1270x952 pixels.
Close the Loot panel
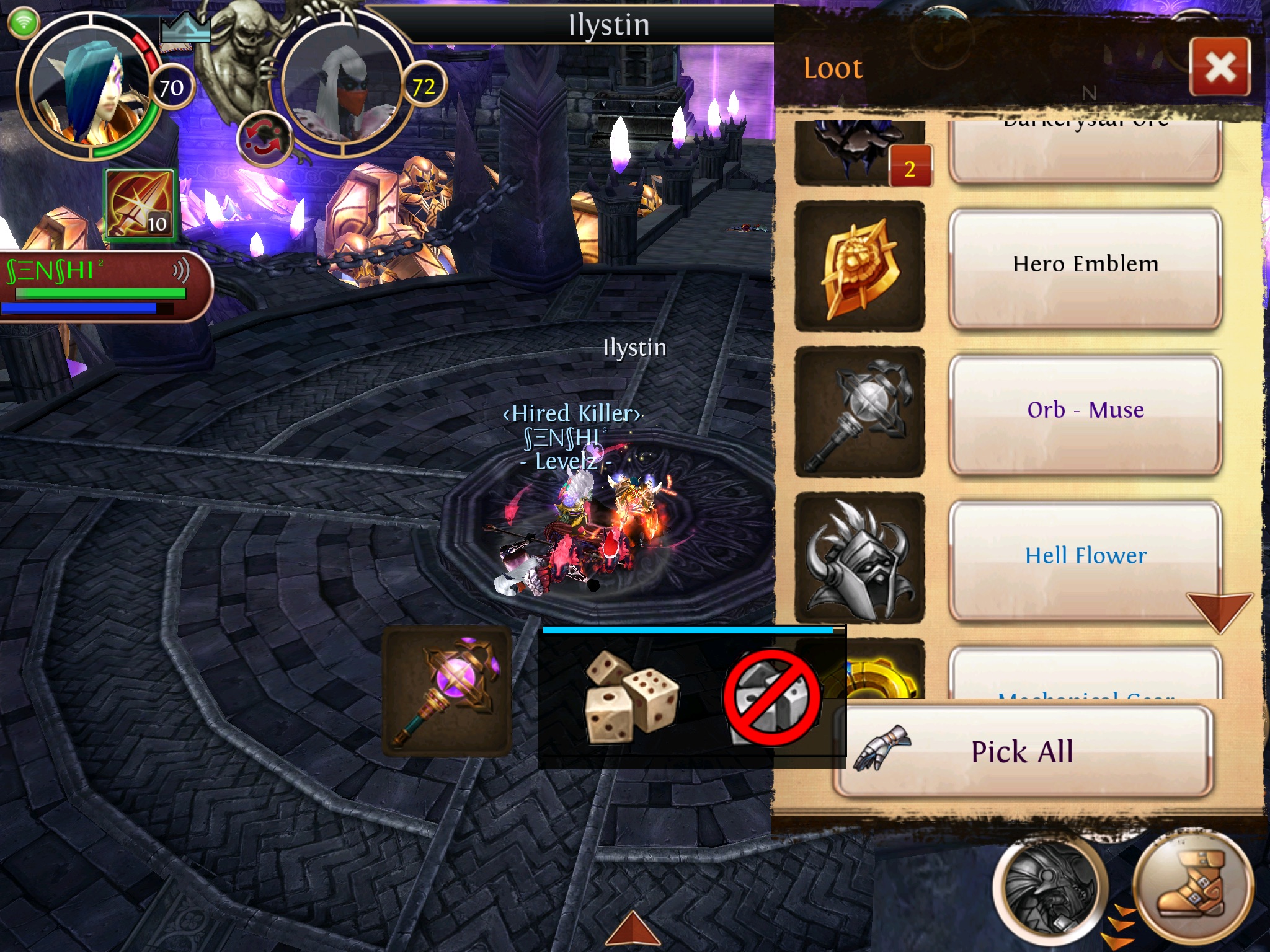click(1220, 67)
